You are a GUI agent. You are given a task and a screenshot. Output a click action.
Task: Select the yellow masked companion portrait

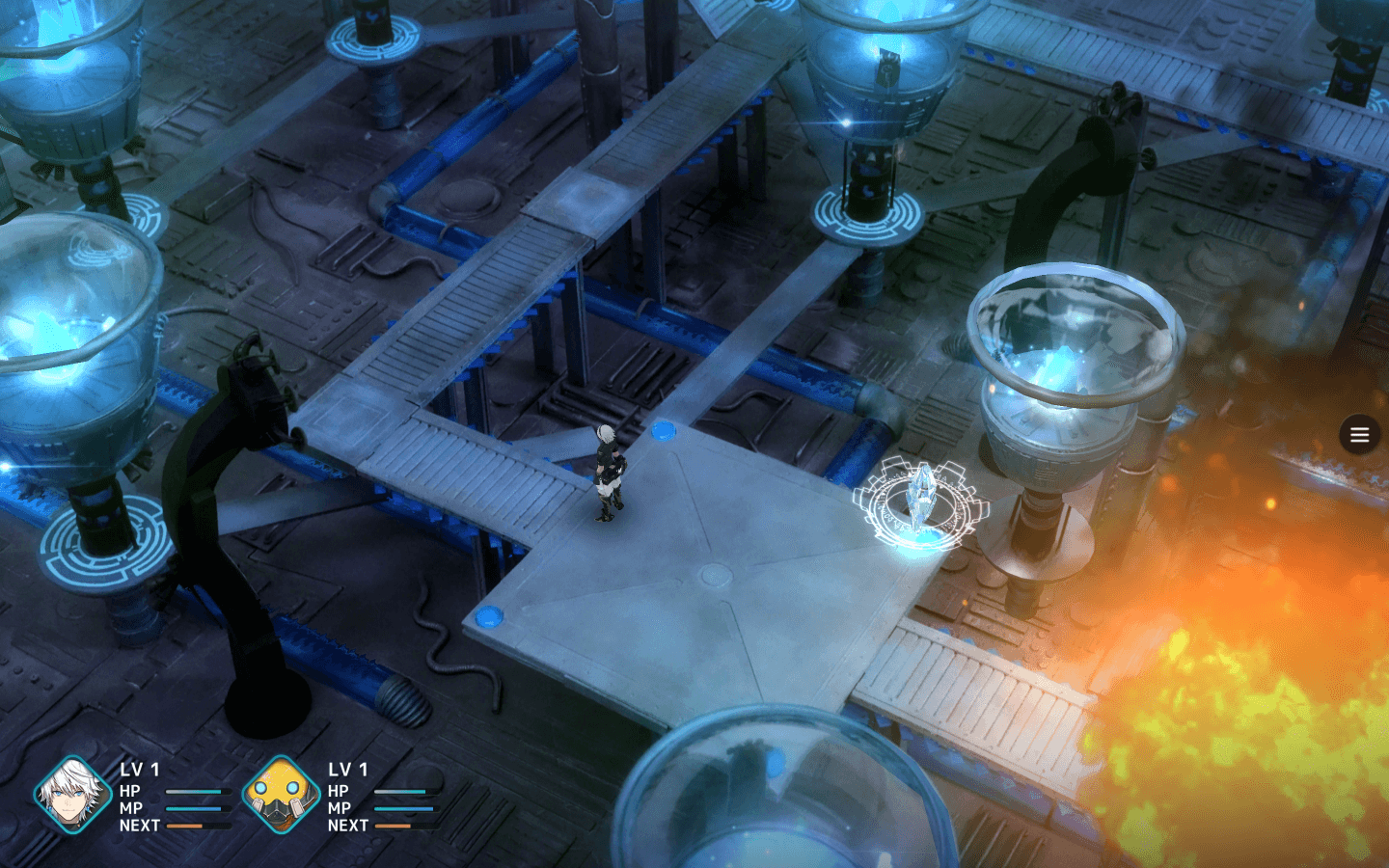(280, 796)
